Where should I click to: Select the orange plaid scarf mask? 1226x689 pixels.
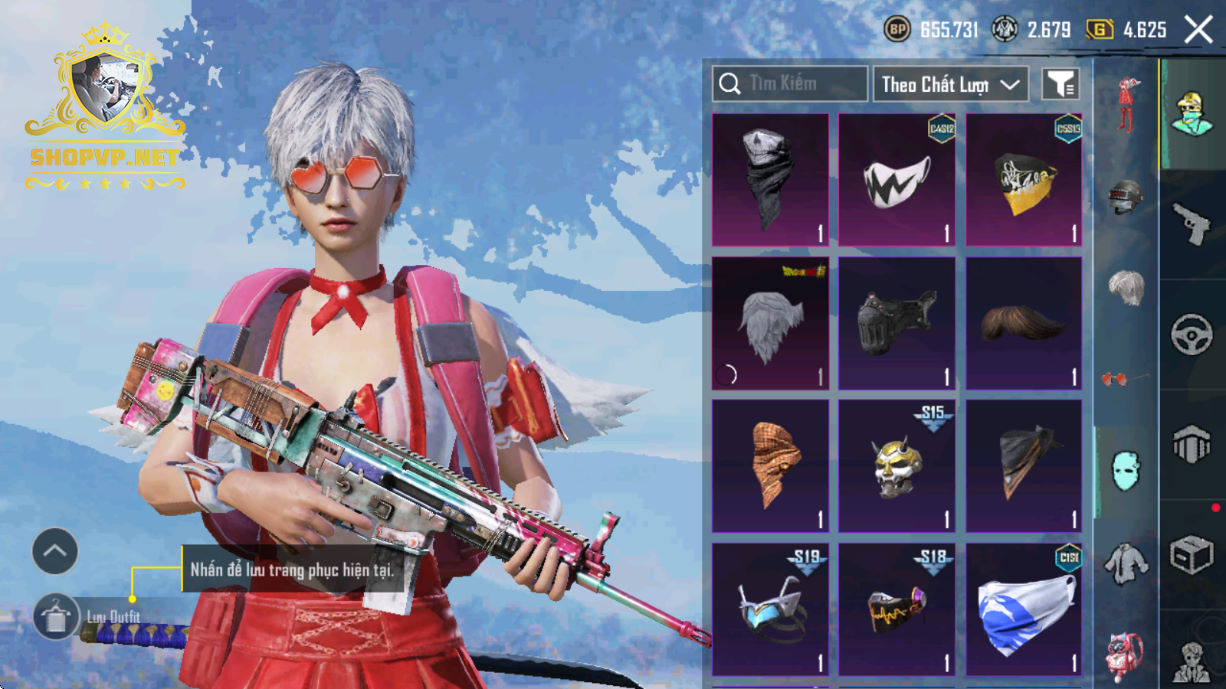pyautogui.click(x=770, y=466)
